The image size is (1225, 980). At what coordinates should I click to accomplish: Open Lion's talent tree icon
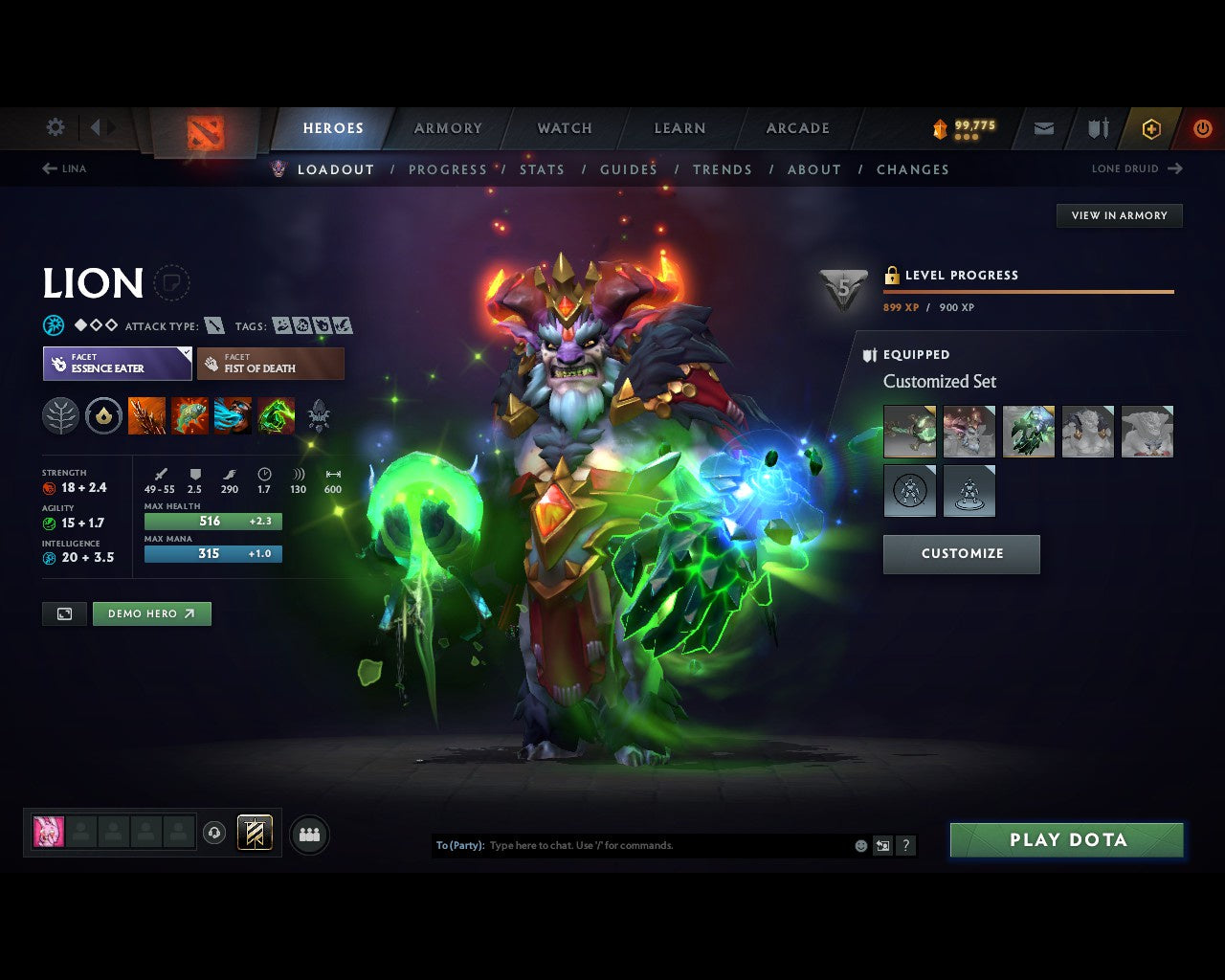point(60,415)
